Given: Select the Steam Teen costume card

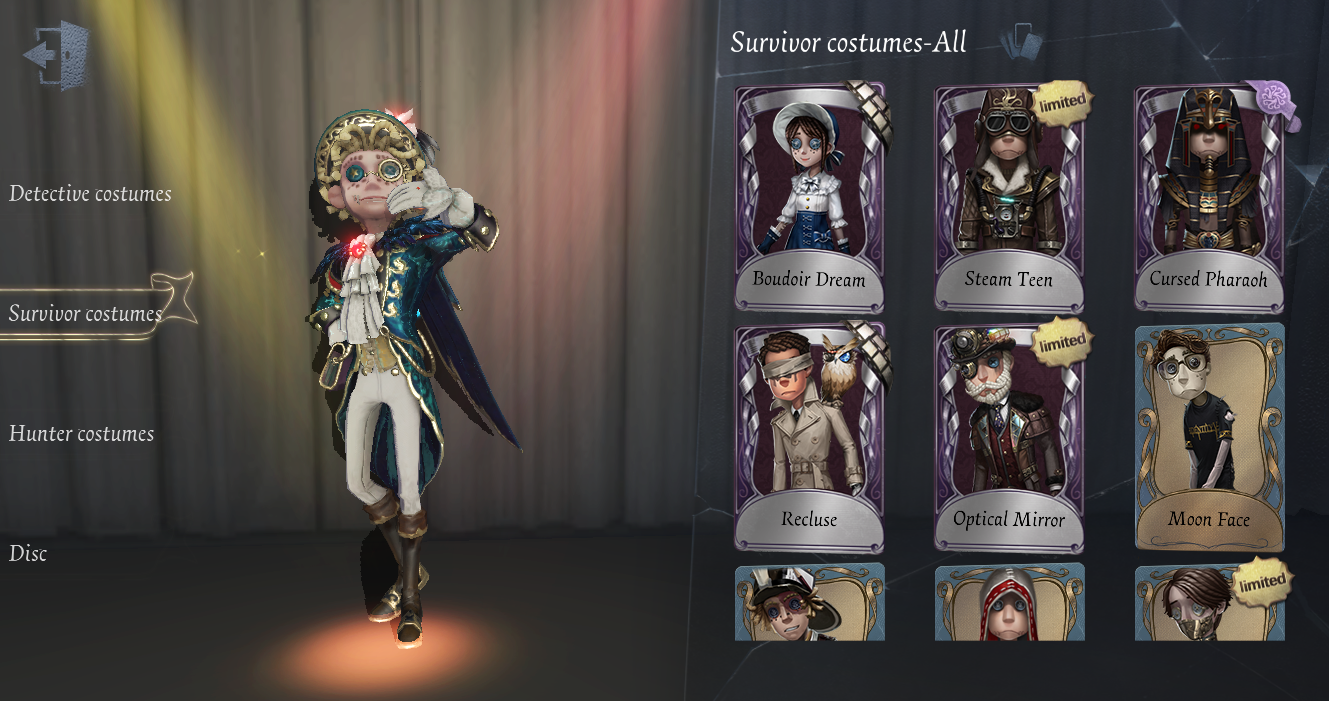Looking at the screenshot, I should (1009, 198).
